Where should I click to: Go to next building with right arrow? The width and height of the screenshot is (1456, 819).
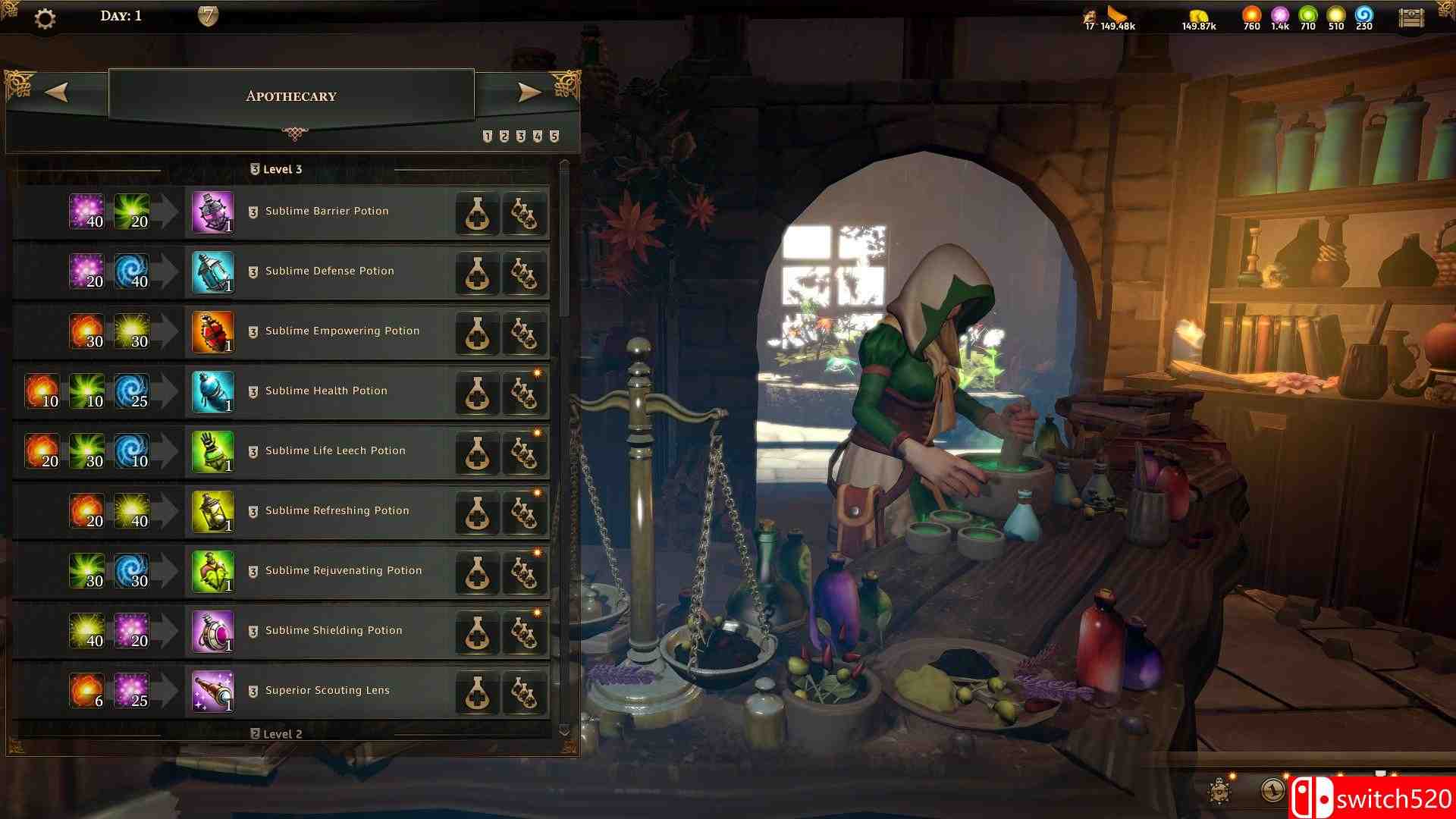point(531,93)
